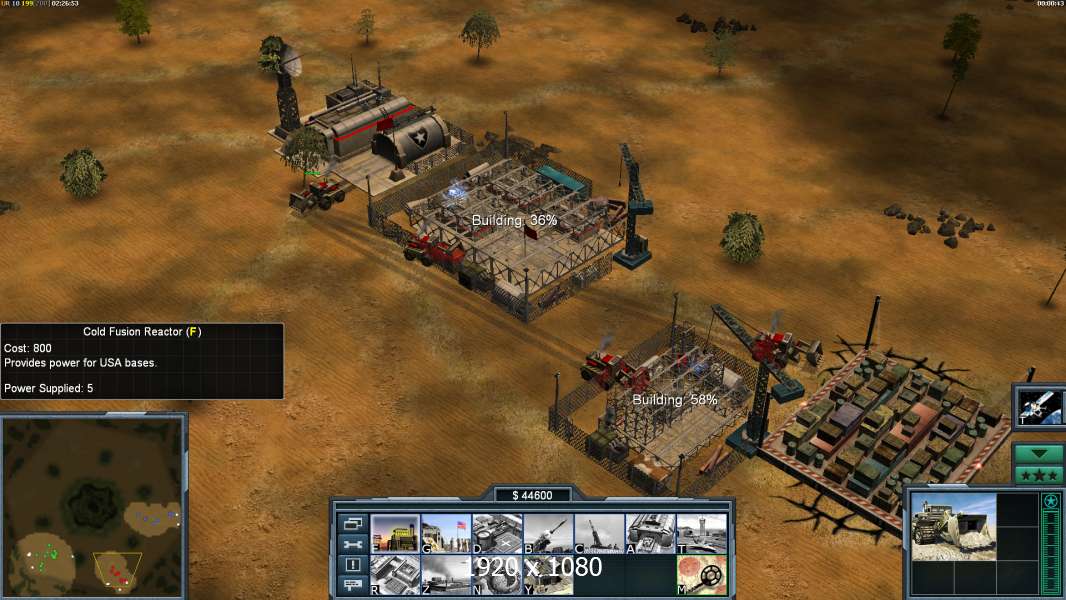Screen dimensions: 1066x600
Task: Activate the satellite special power shortcut
Action: coord(1040,407)
